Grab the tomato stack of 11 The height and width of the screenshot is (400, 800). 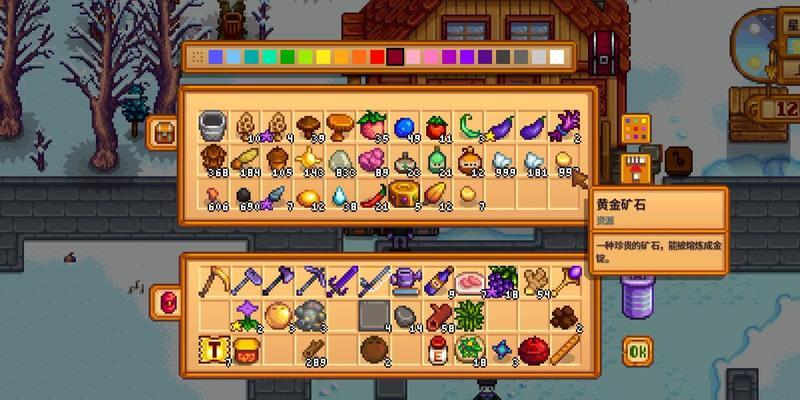pos(436,127)
